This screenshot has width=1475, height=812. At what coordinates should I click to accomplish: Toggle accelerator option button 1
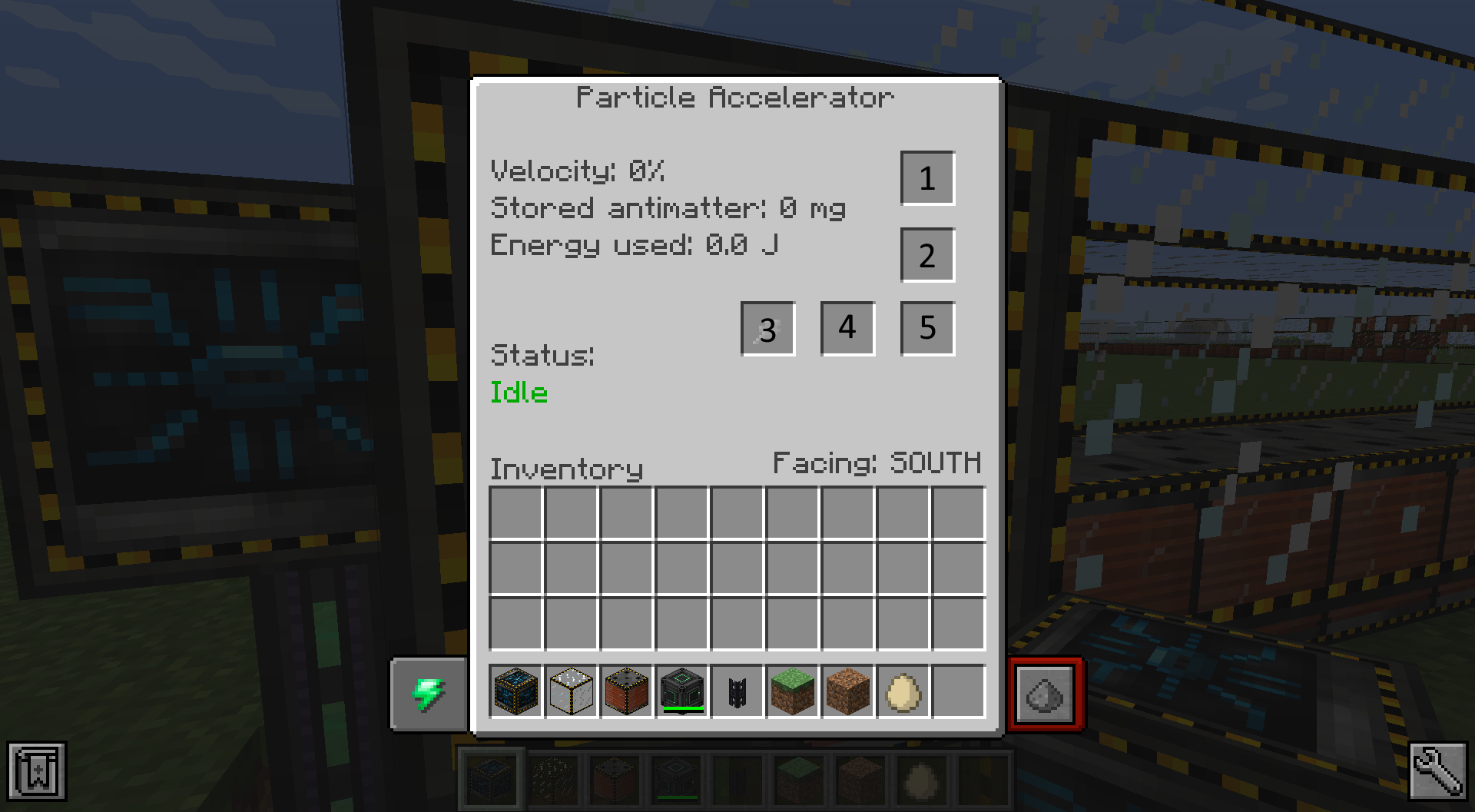pyautogui.click(x=926, y=178)
